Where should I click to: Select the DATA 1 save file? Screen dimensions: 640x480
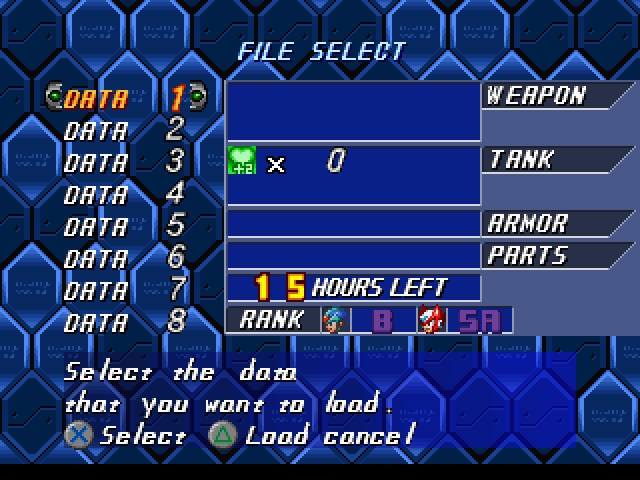[x=123, y=98]
